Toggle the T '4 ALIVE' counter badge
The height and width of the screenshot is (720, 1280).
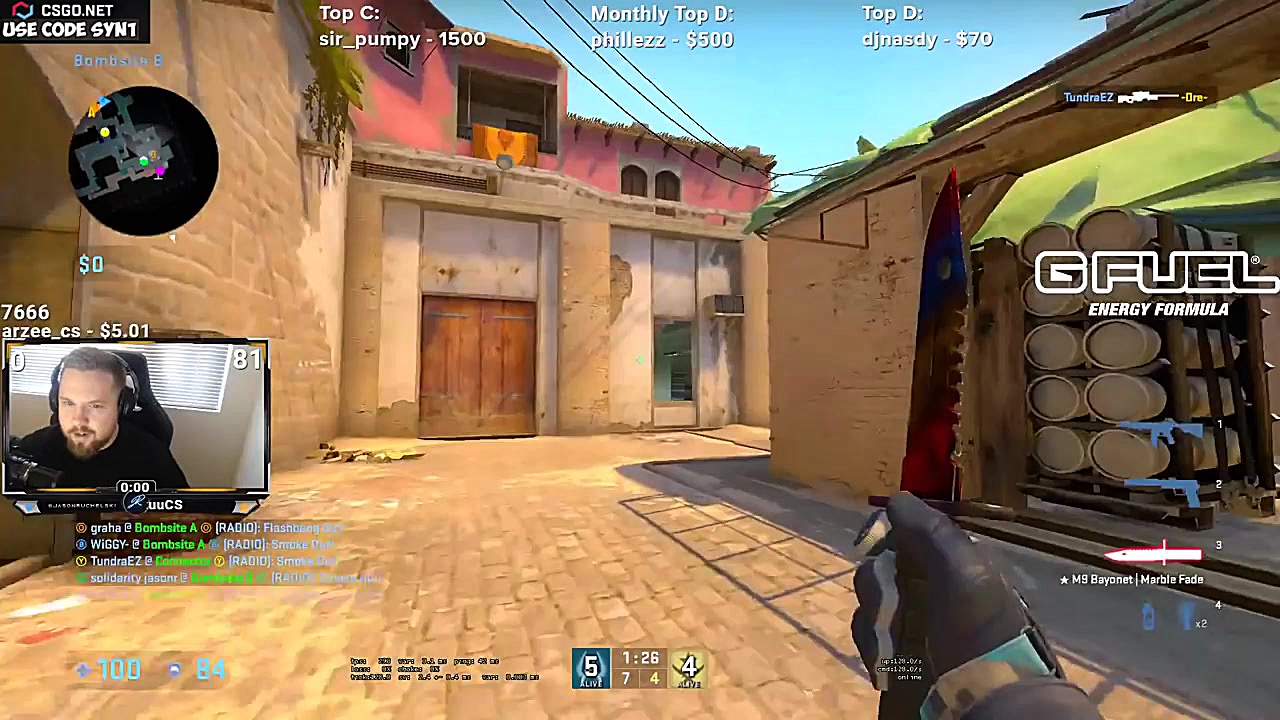[x=689, y=668]
